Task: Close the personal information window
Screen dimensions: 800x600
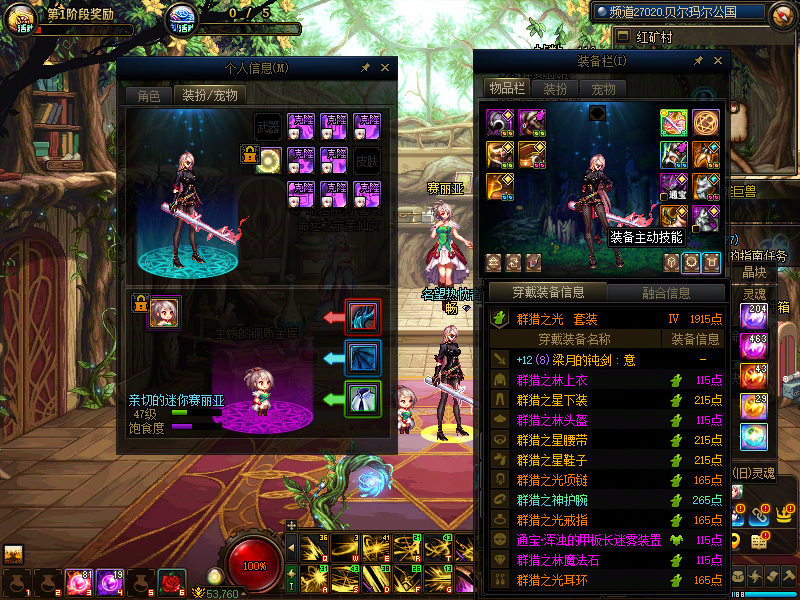Action: click(385, 68)
